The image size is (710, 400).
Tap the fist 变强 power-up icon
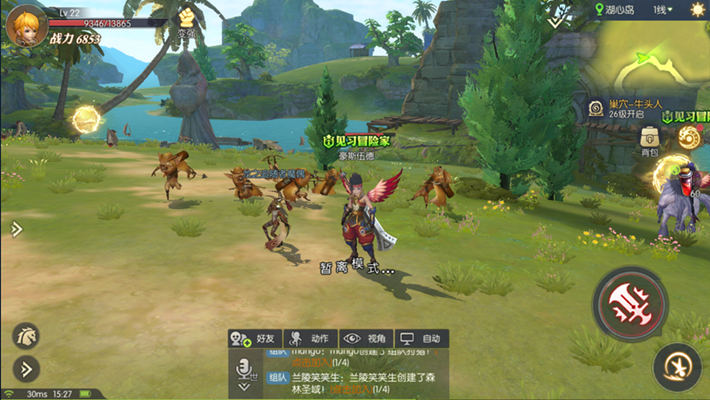tap(186, 19)
